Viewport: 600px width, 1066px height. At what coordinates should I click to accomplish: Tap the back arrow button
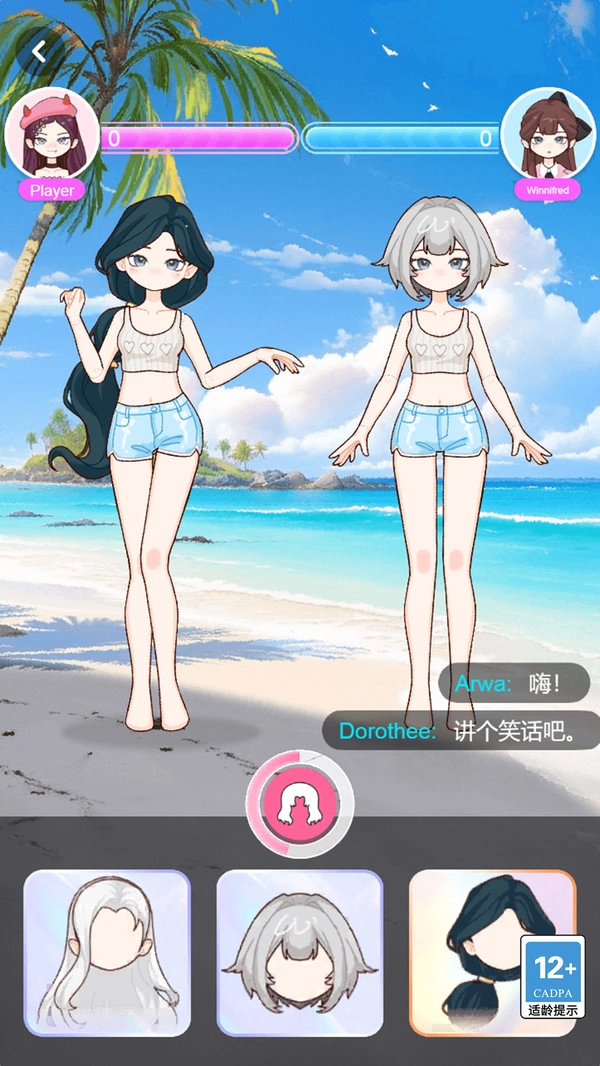[40, 51]
